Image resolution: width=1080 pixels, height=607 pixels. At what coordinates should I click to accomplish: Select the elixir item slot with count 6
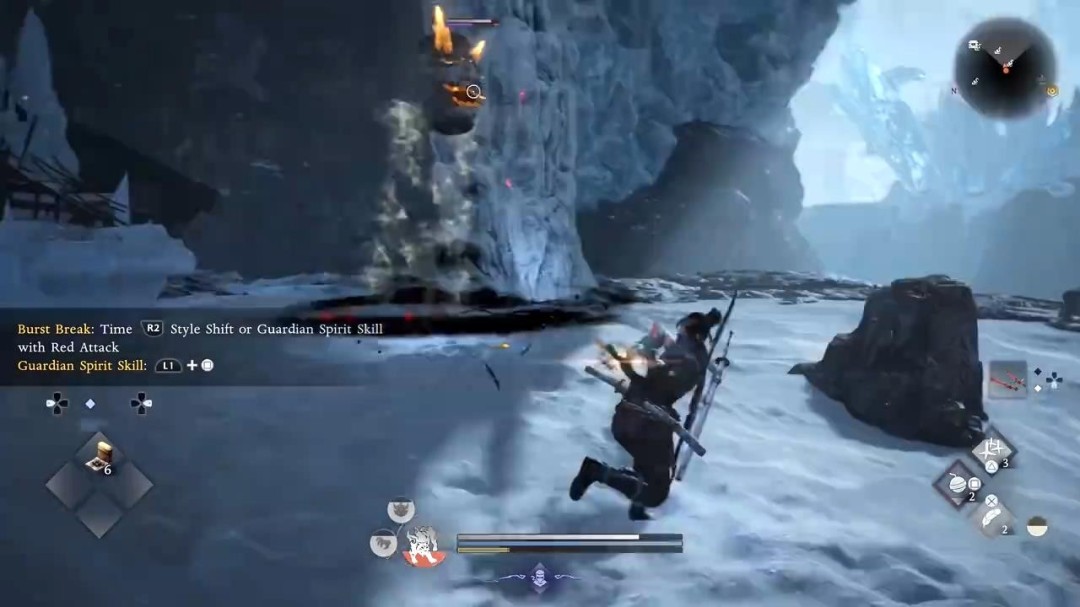(99, 455)
